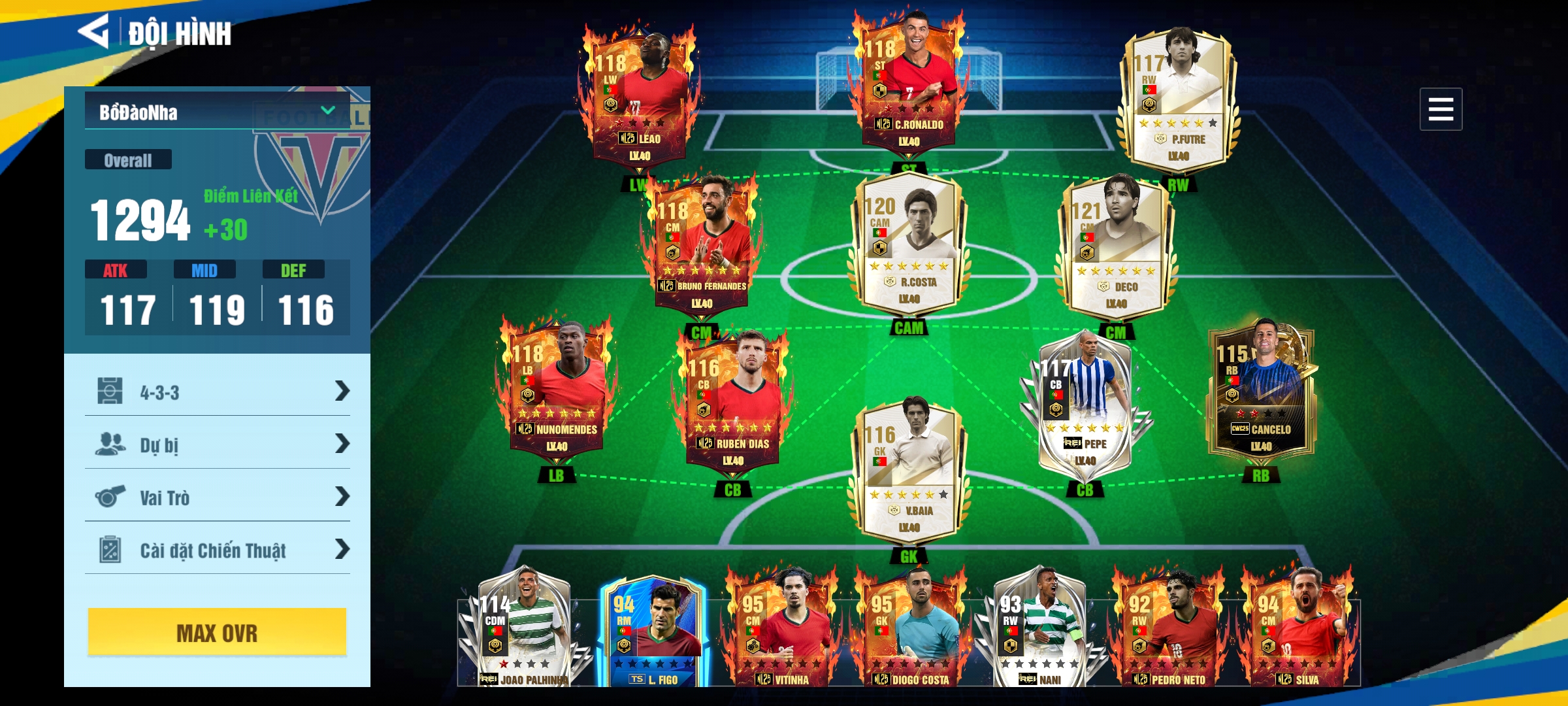The height and width of the screenshot is (706, 1568).
Task: Choose the P.Futre right wing card
Action: (1177, 98)
